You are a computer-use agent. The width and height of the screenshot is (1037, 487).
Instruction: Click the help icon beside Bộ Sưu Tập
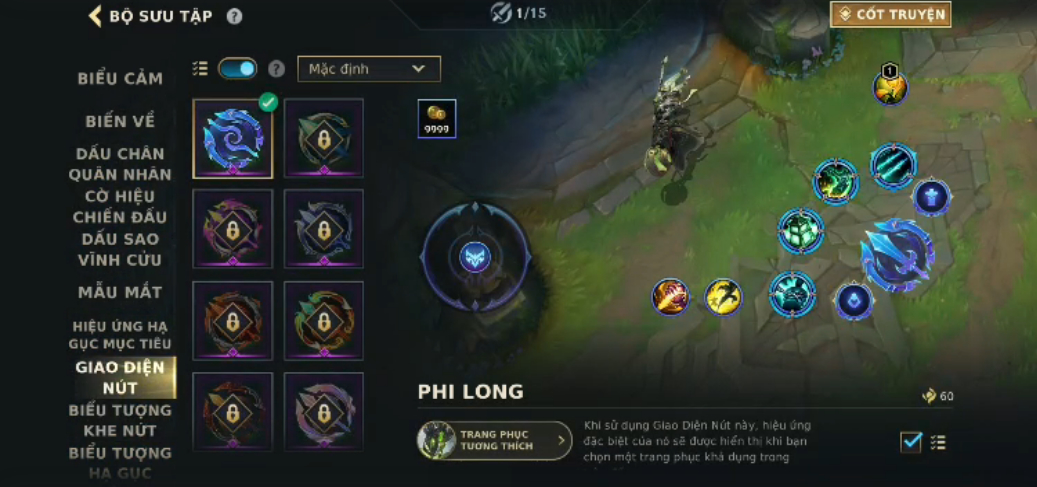tap(234, 16)
